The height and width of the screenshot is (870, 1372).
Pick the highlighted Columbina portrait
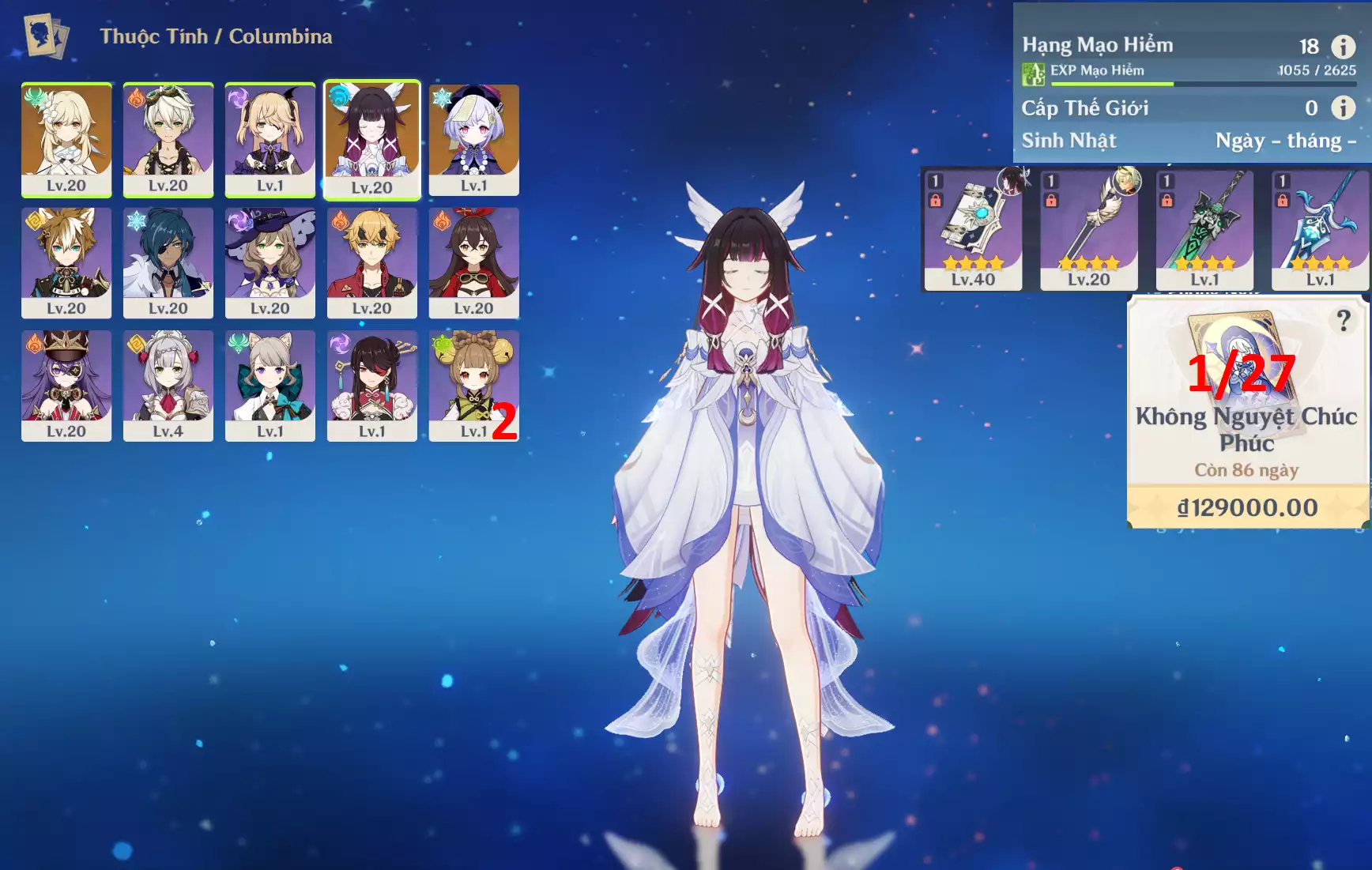point(371,139)
